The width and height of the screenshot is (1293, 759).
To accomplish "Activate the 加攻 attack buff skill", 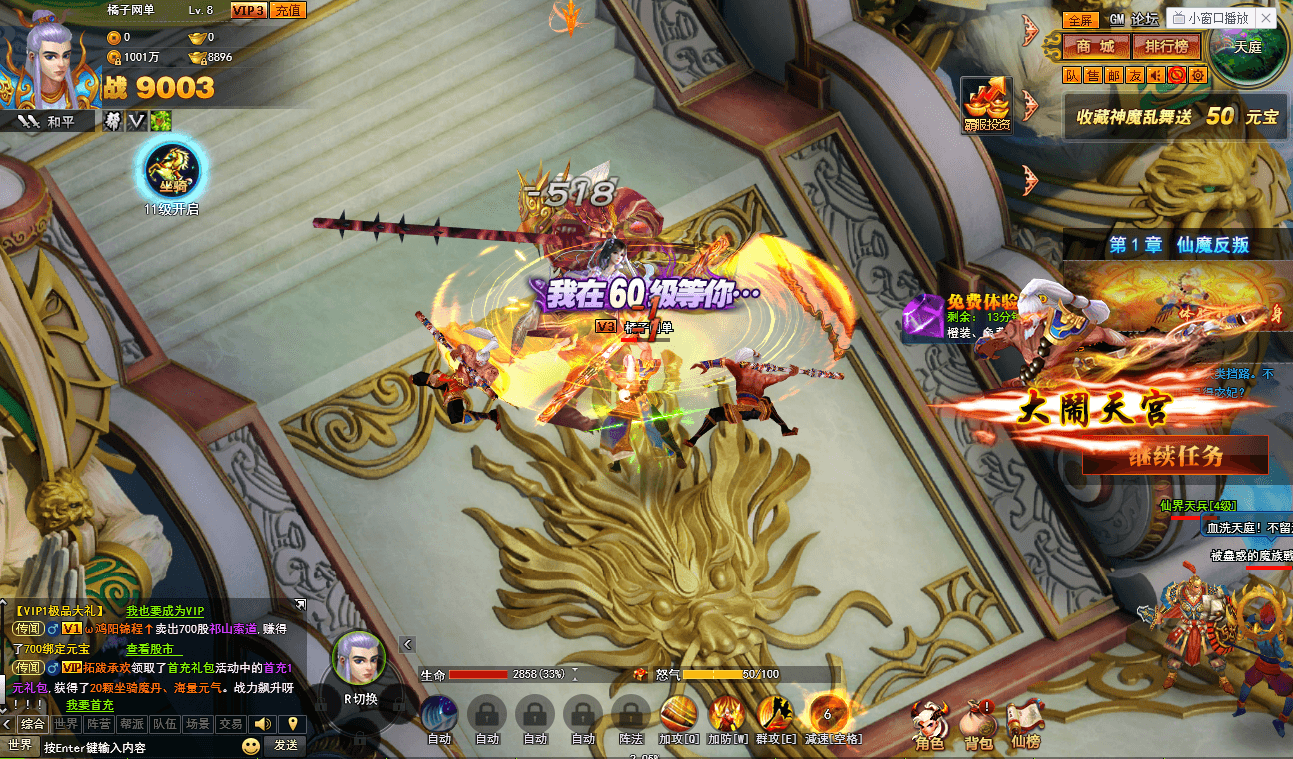I will pos(678,716).
